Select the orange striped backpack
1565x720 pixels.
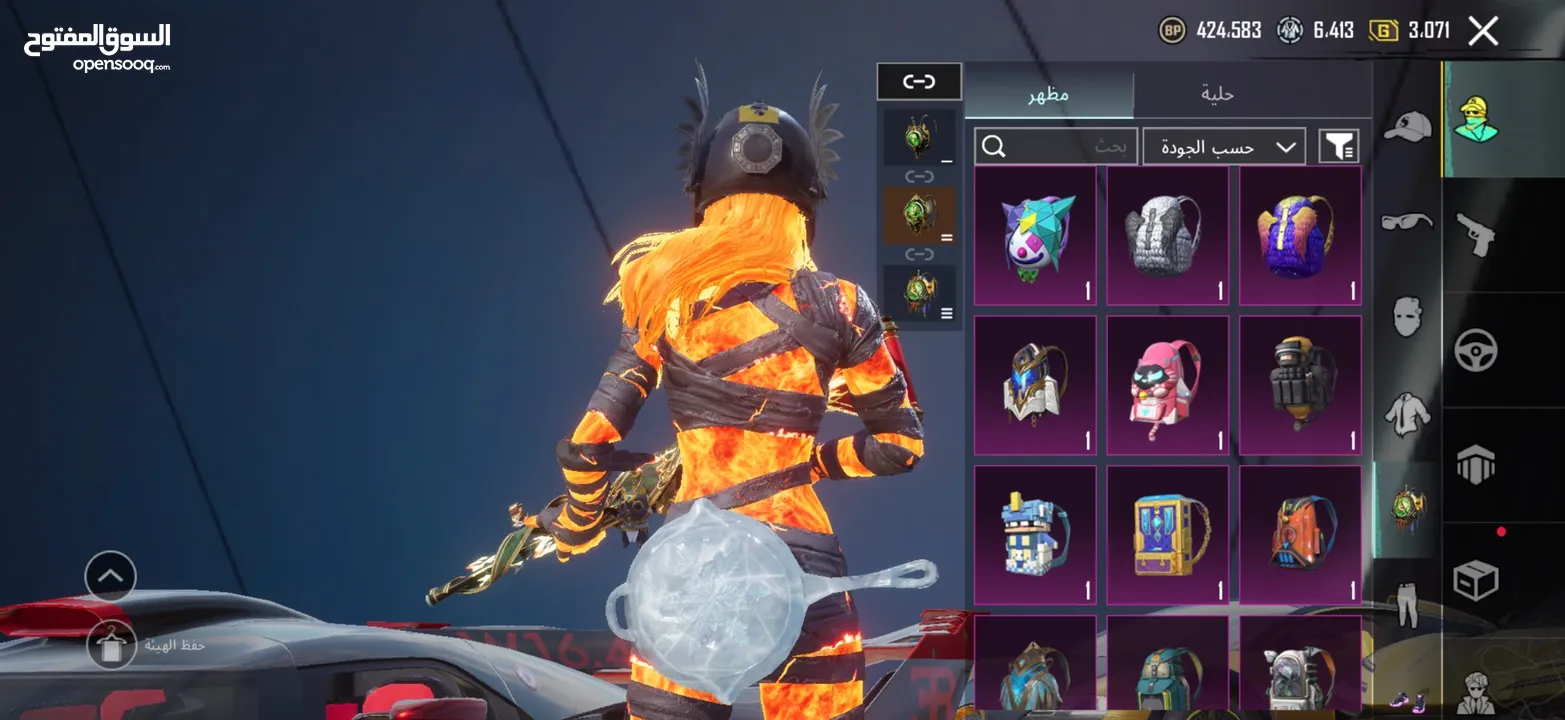pyautogui.click(x=1300, y=535)
